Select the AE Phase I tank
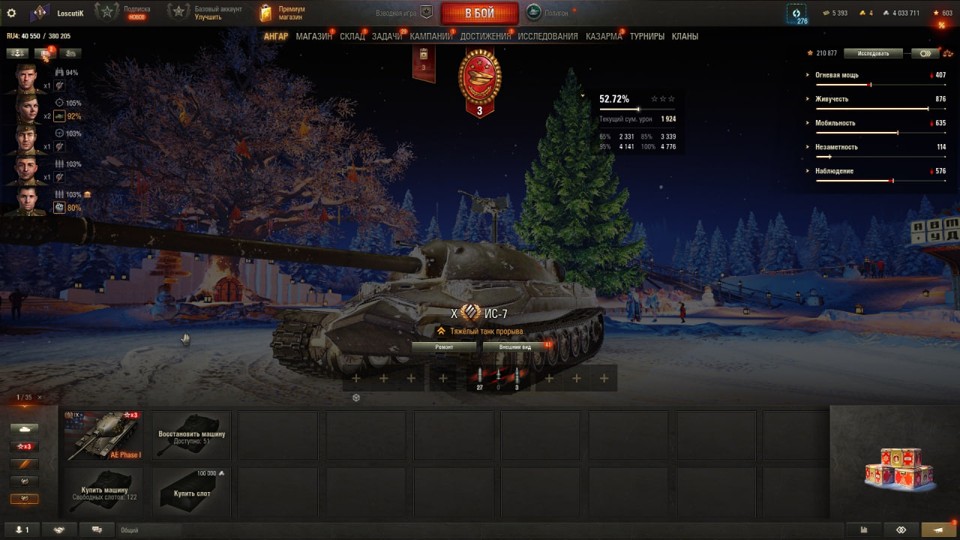The height and width of the screenshot is (540, 960). [x=103, y=435]
